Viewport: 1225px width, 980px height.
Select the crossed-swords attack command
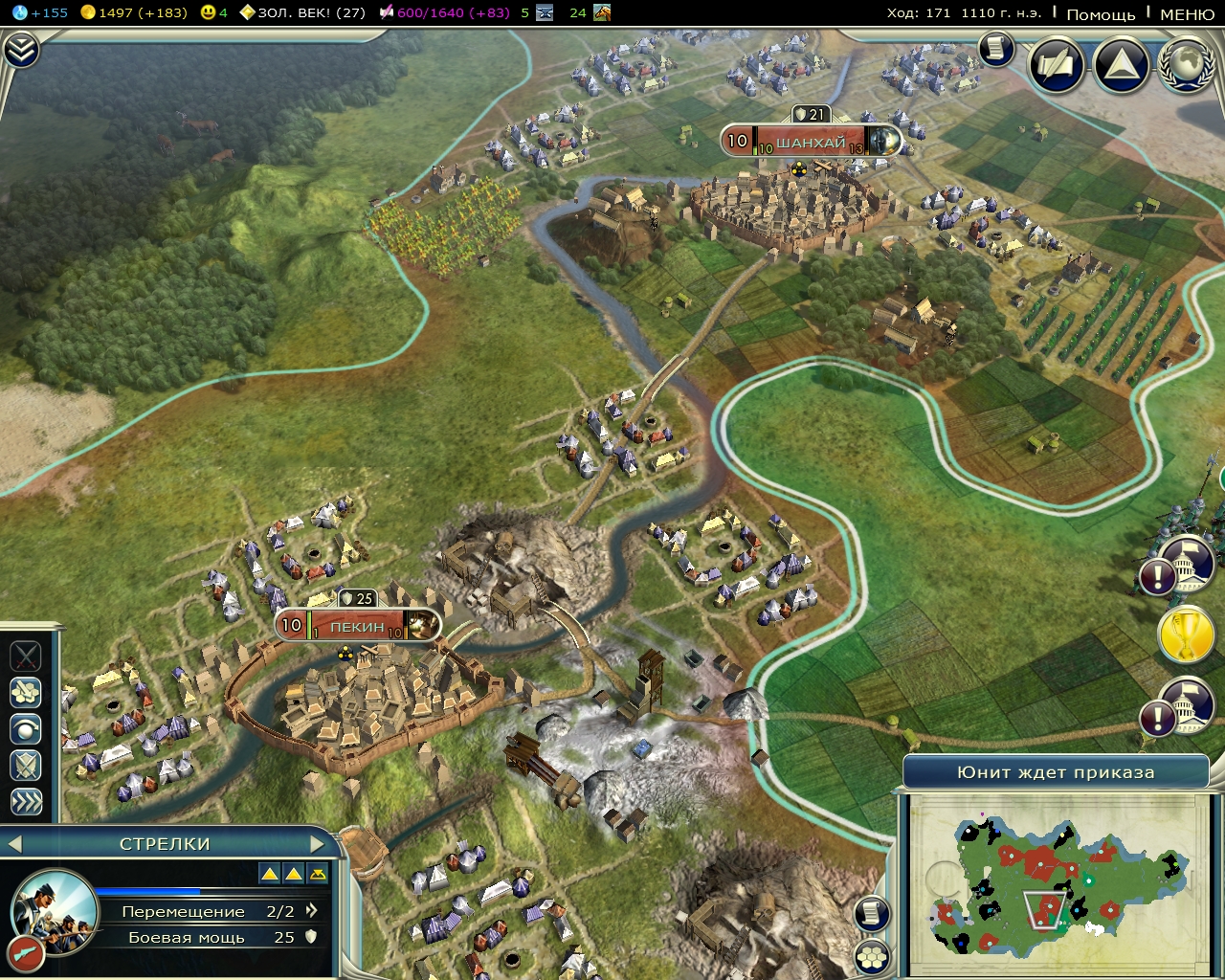coord(24,657)
